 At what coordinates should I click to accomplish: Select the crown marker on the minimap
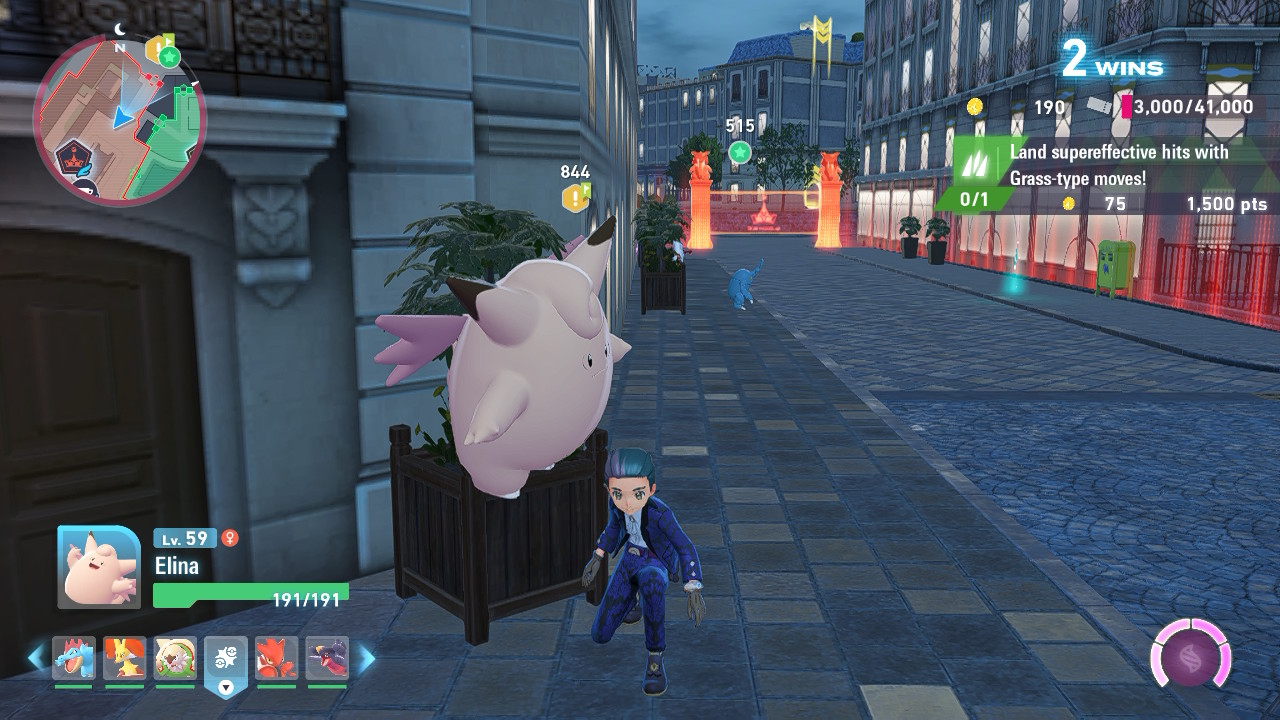pos(69,158)
